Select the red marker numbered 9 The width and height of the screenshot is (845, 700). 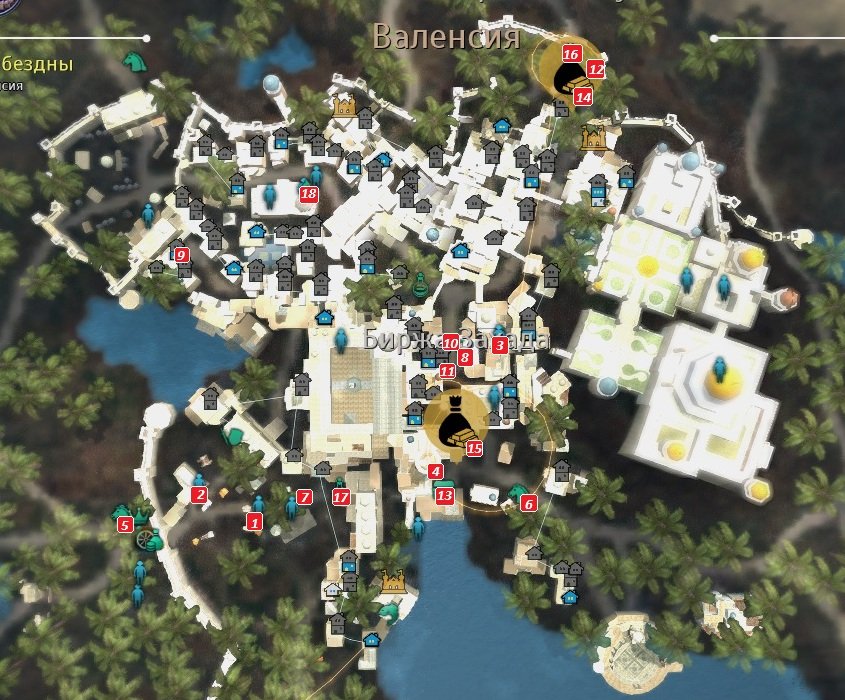coord(181,255)
